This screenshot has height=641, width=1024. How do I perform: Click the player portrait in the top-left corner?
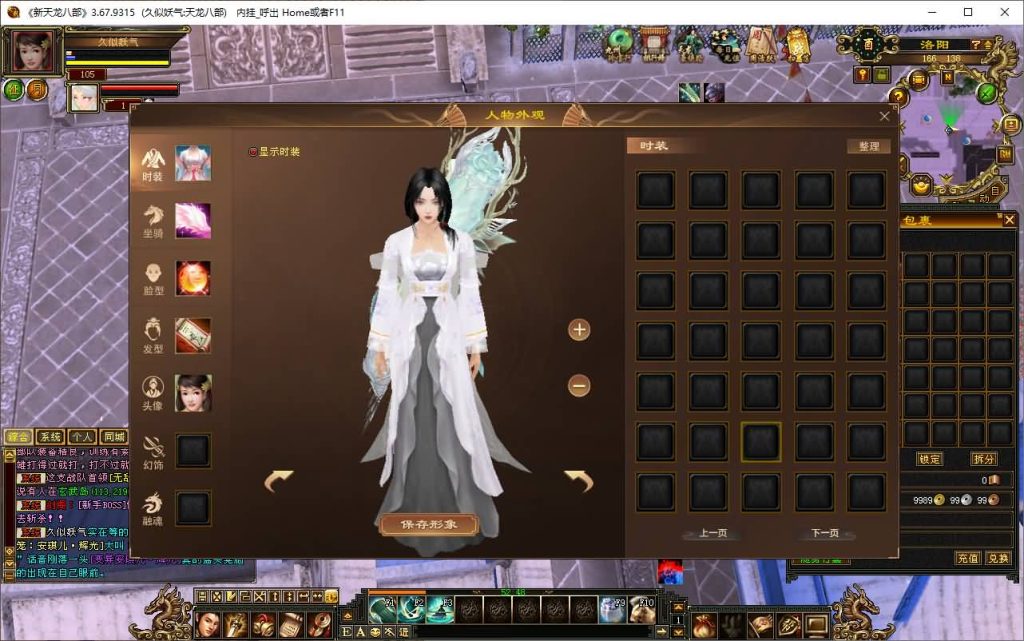[29, 52]
